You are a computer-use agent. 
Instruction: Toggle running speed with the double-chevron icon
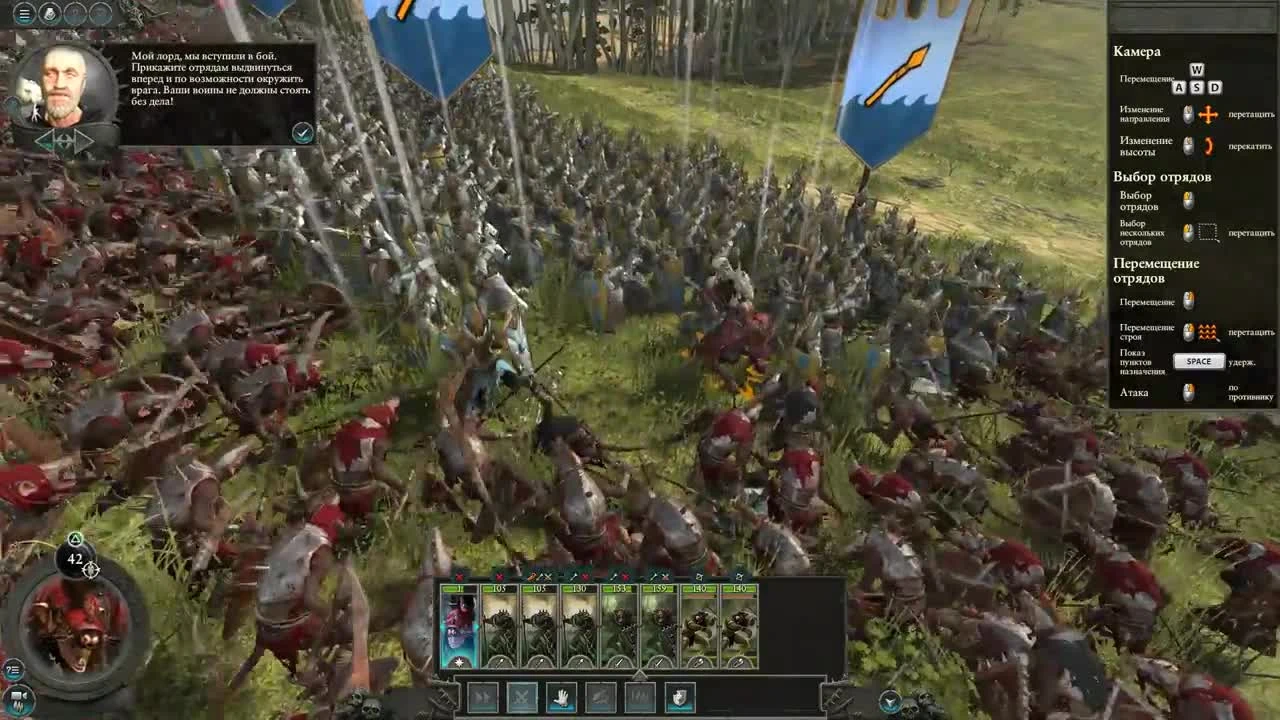pyautogui.click(x=485, y=696)
